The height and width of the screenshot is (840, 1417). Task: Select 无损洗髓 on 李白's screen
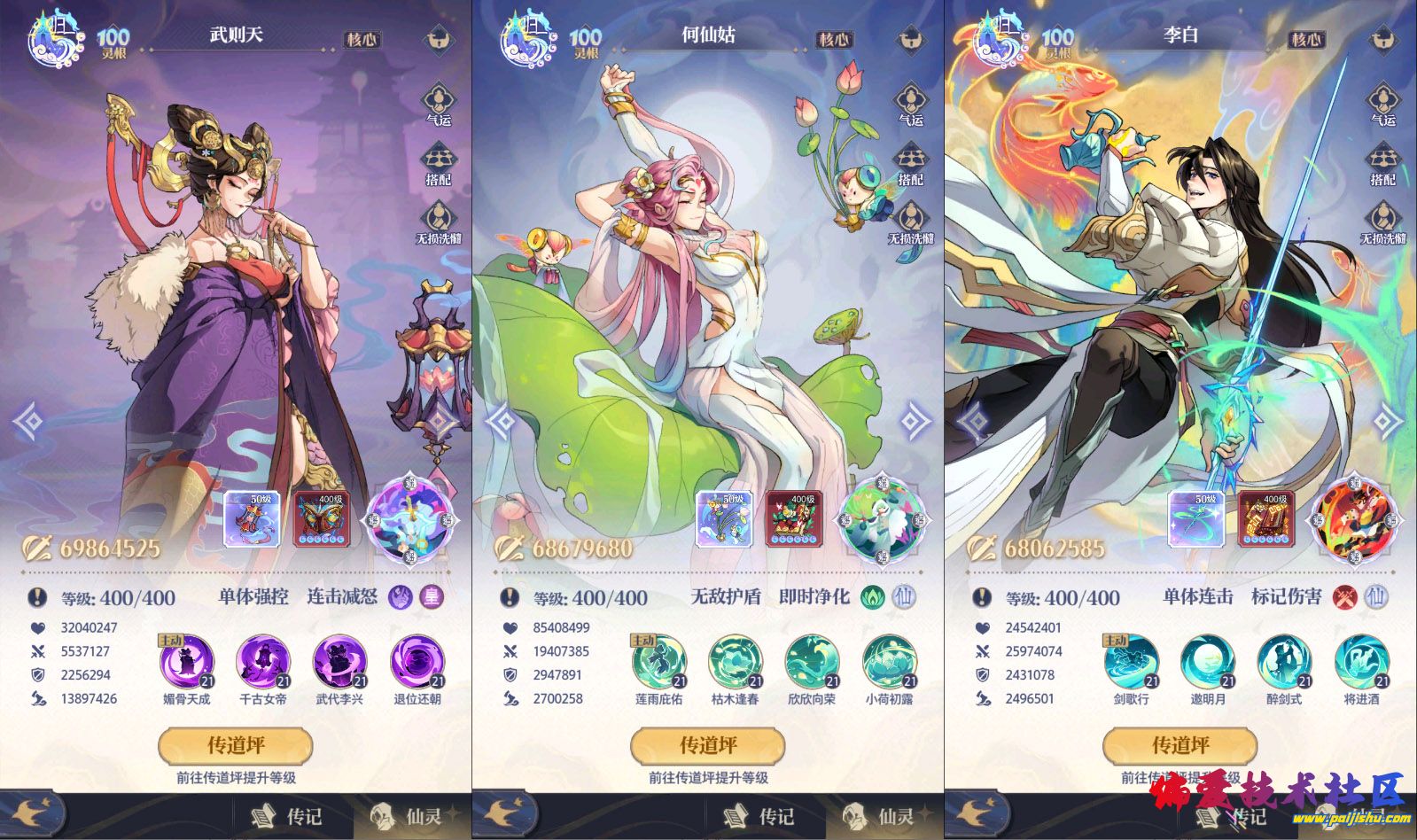[1383, 223]
